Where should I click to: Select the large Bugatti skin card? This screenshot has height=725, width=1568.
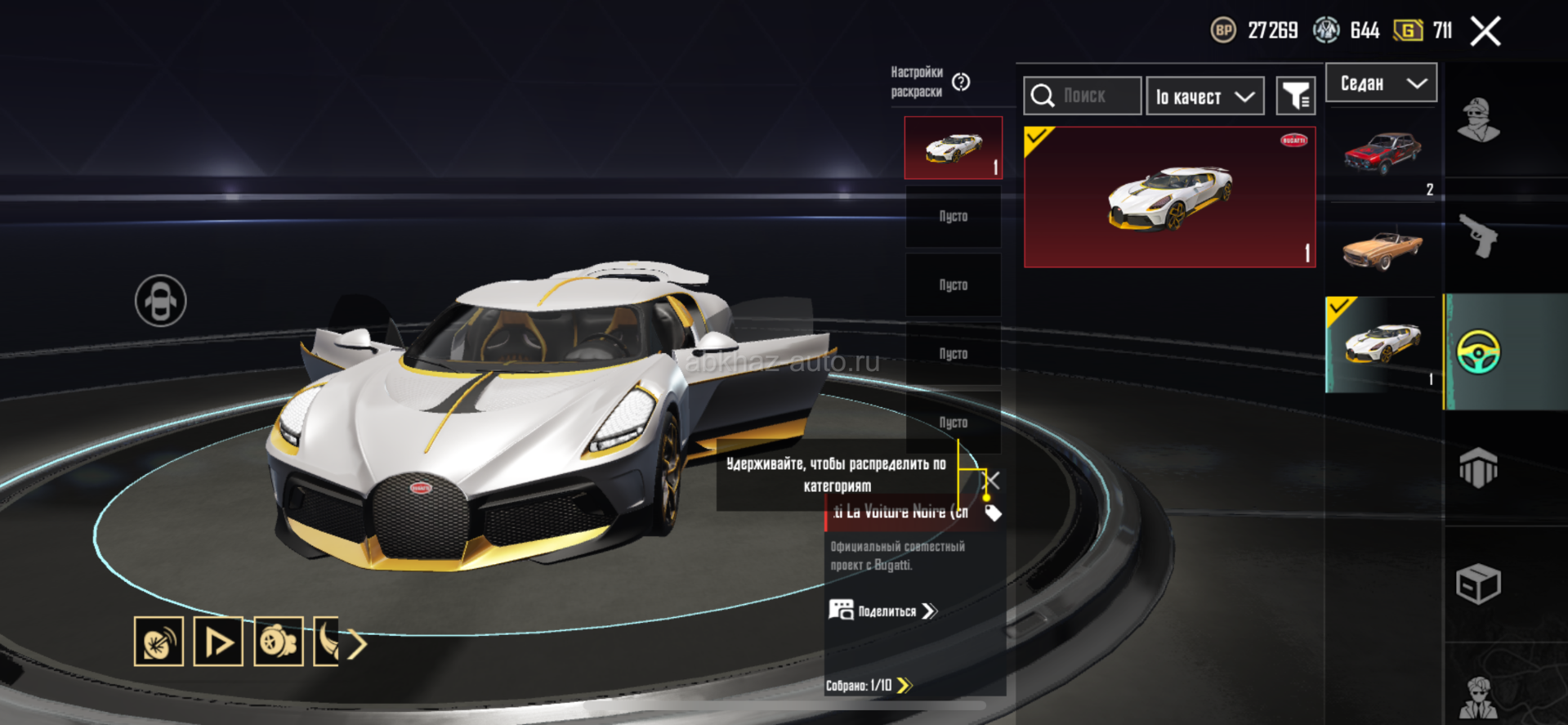(x=1169, y=197)
